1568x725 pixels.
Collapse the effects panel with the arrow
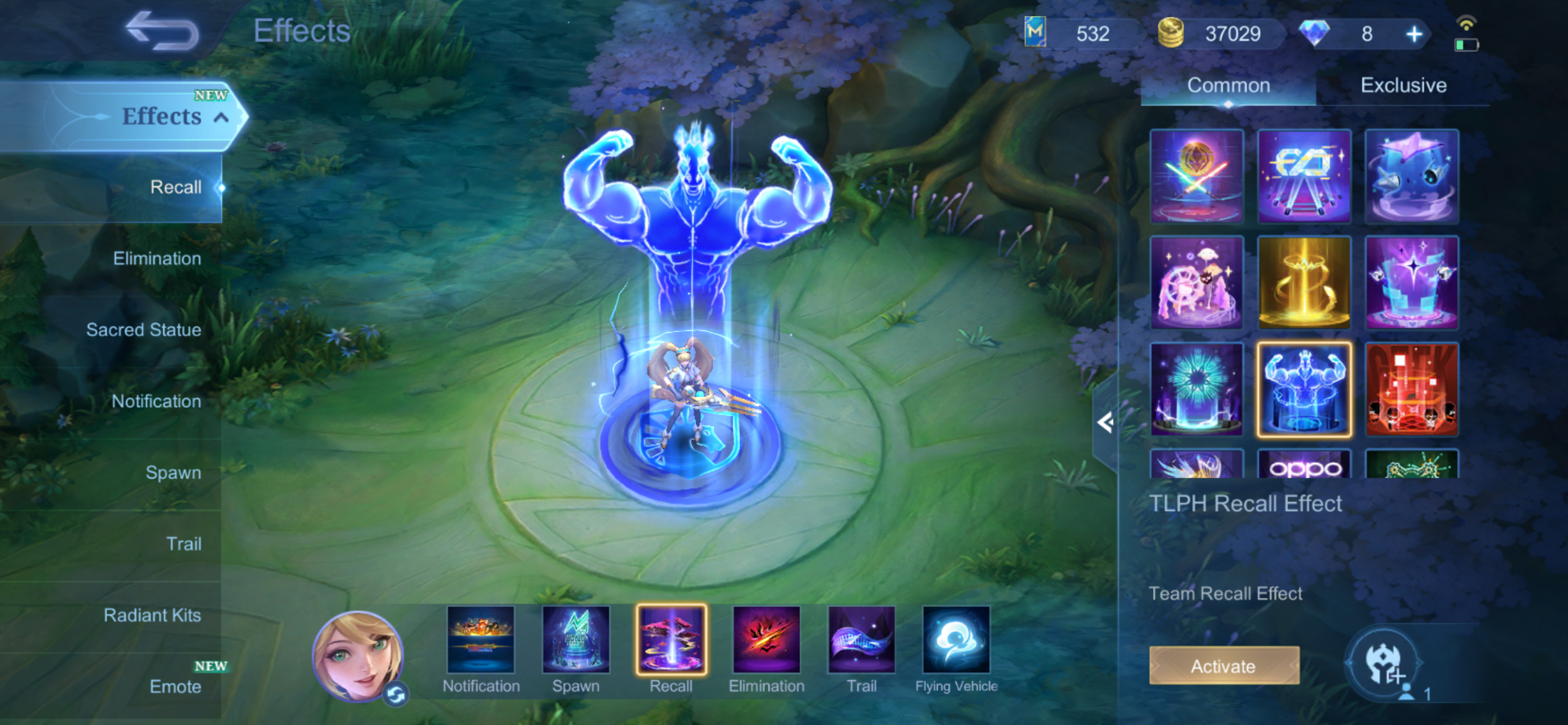click(1105, 423)
